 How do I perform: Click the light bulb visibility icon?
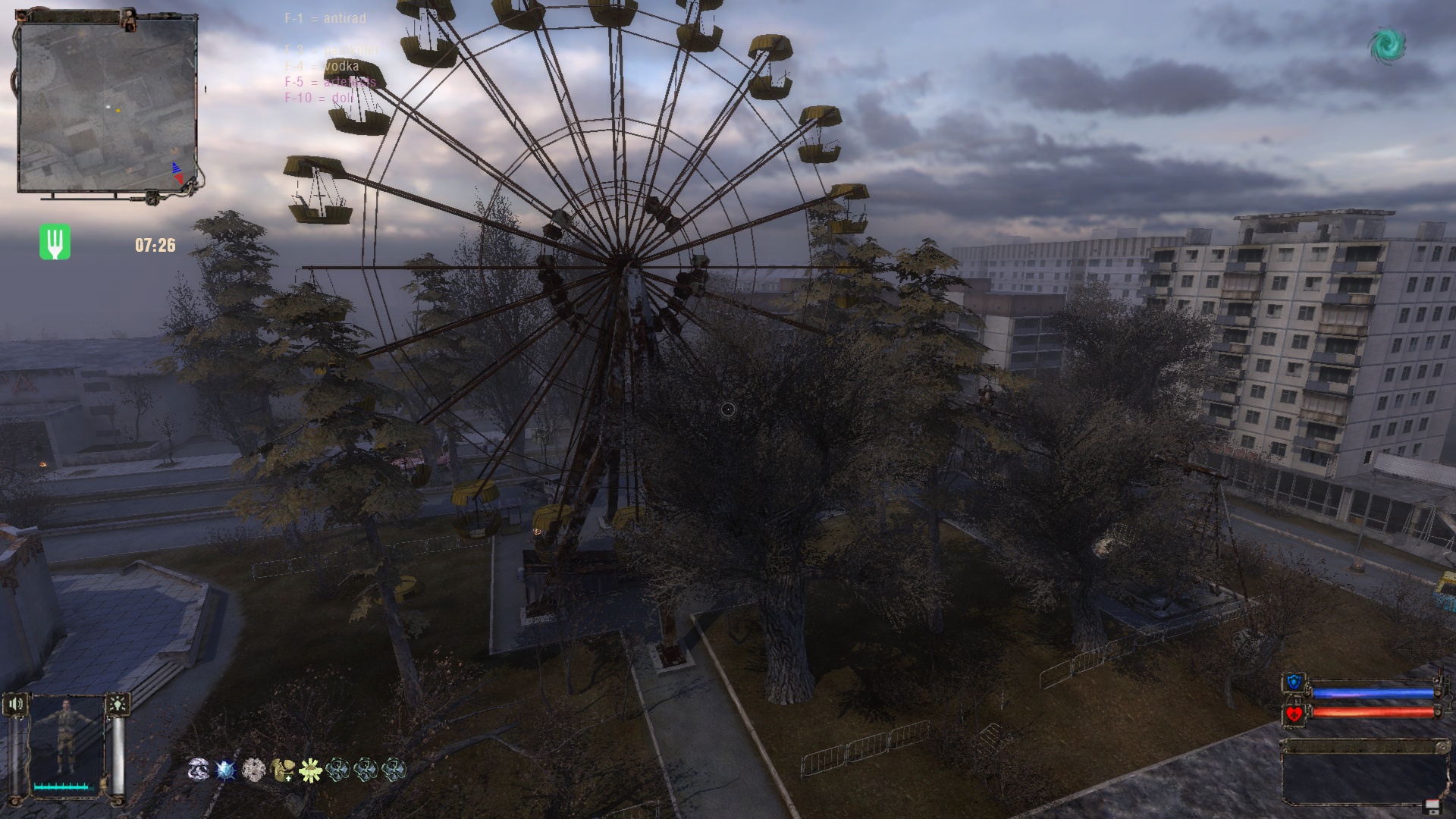(x=118, y=704)
